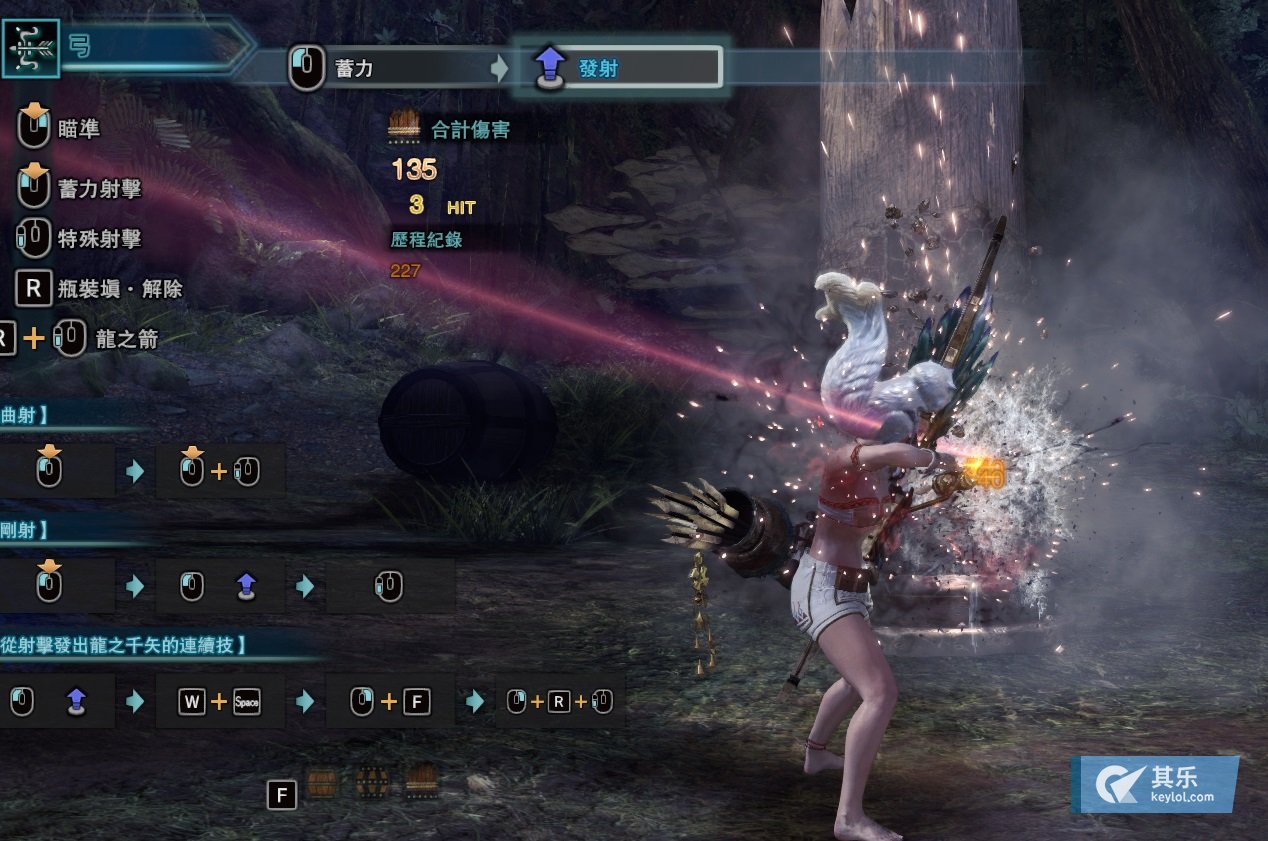
Task: Select the plain wooden barrel icon
Action: click(322, 783)
